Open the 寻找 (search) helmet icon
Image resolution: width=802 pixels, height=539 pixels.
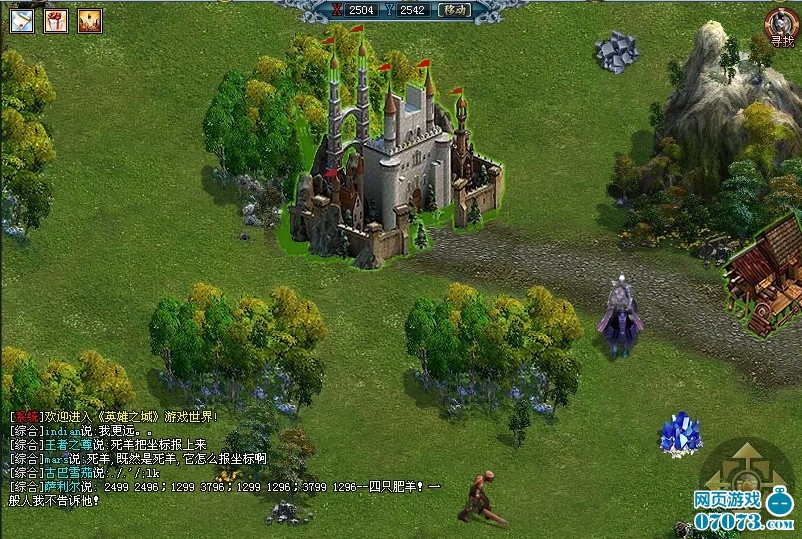[x=780, y=27]
